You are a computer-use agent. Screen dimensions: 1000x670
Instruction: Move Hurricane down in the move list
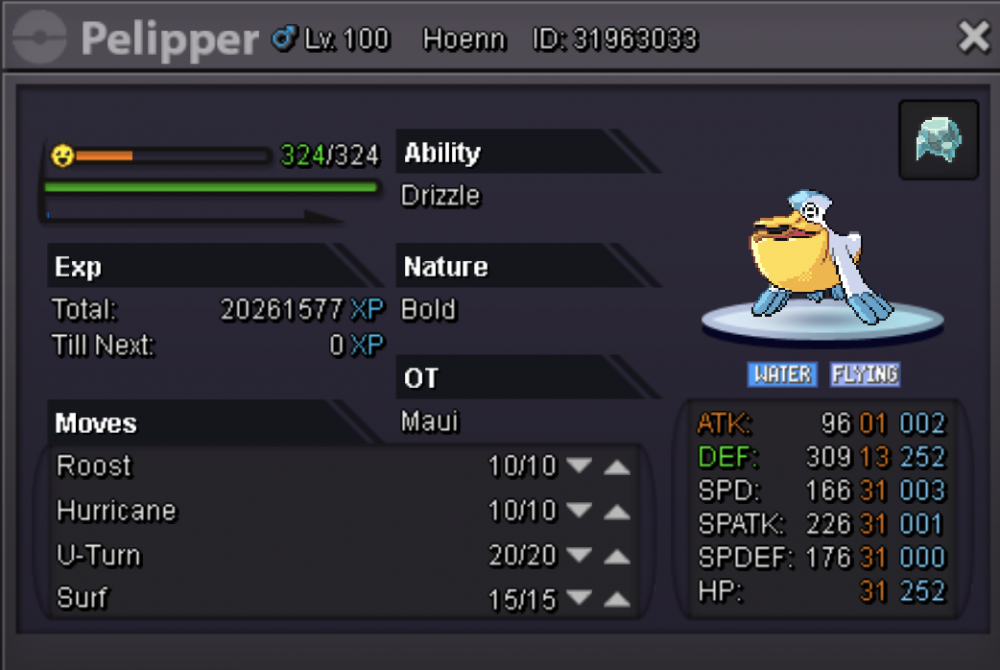click(579, 512)
